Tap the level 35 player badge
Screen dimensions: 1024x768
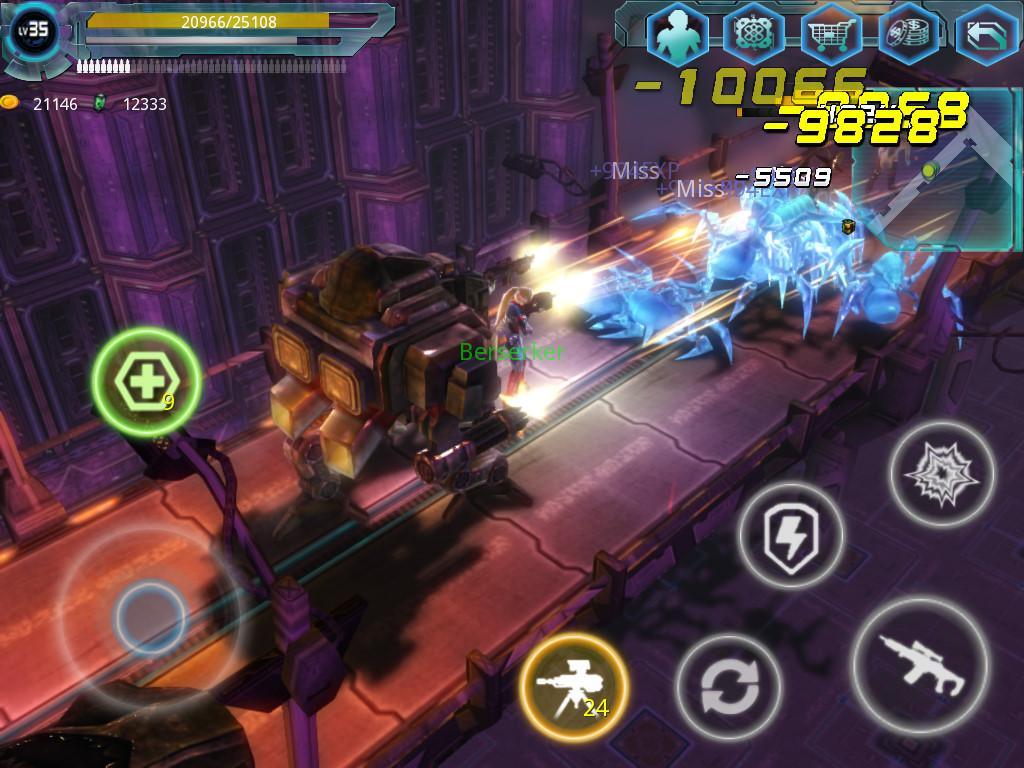click(36, 30)
